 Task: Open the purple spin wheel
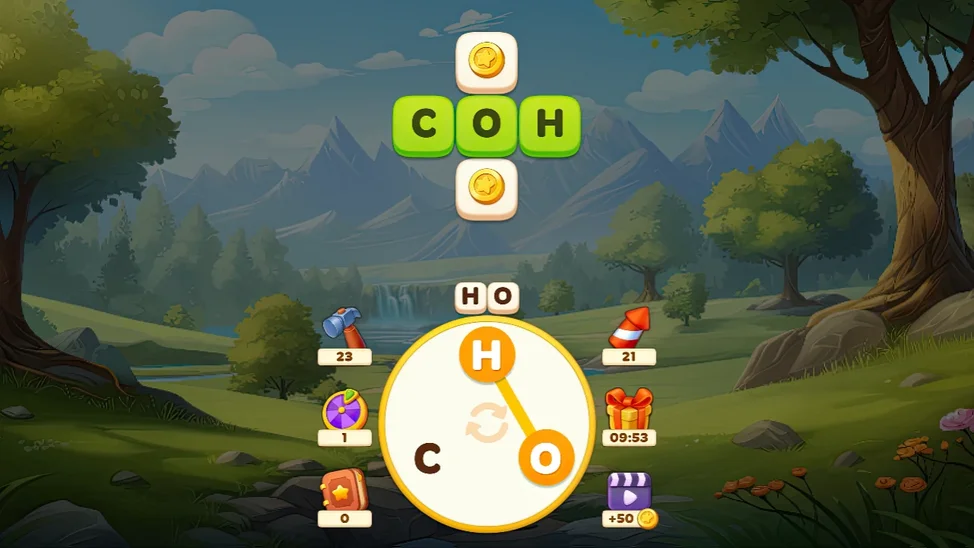(345, 411)
